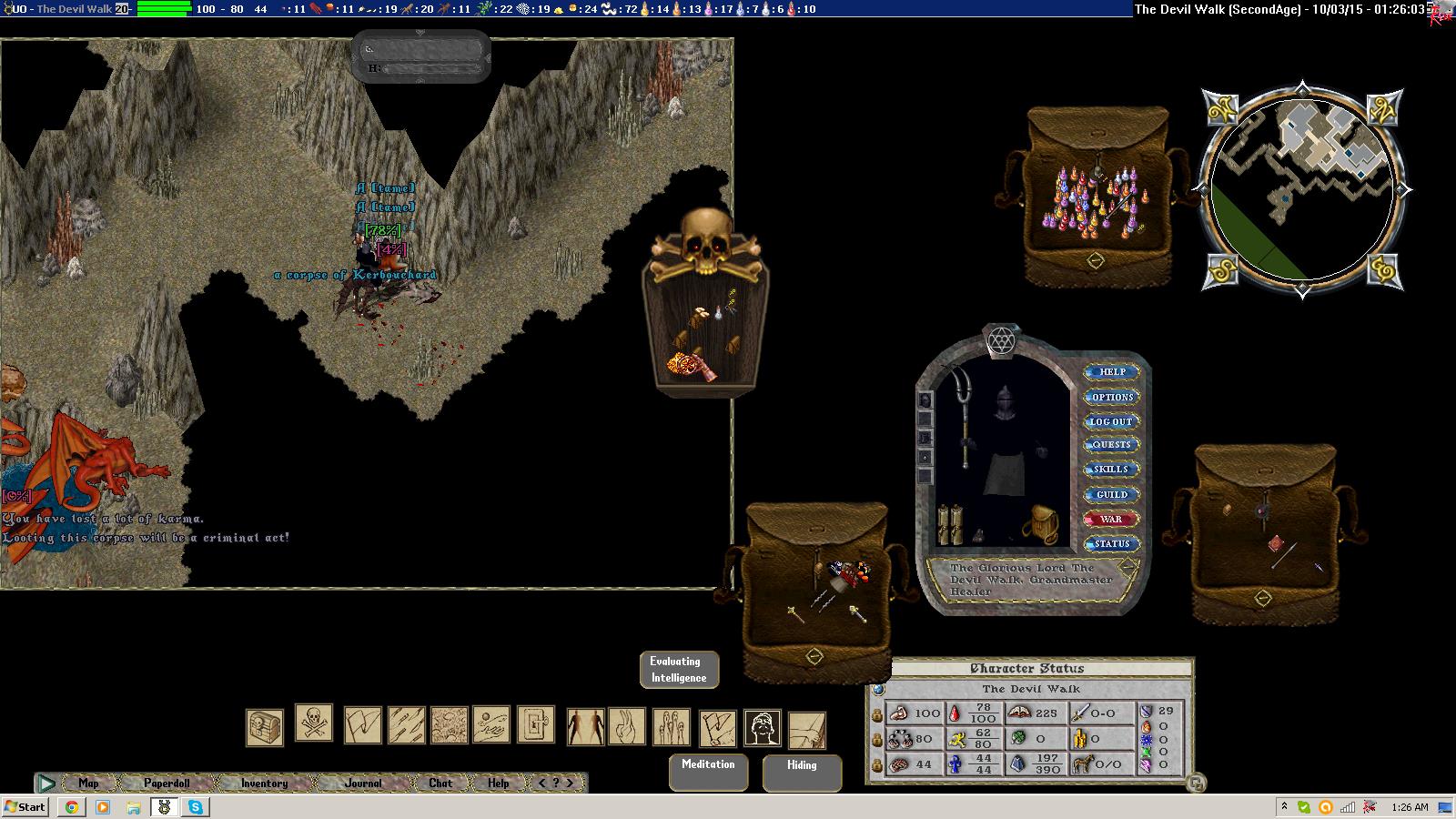Screen dimensions: 1456x819
Task: Open the Windows Start menu
Action: (25, 806)
